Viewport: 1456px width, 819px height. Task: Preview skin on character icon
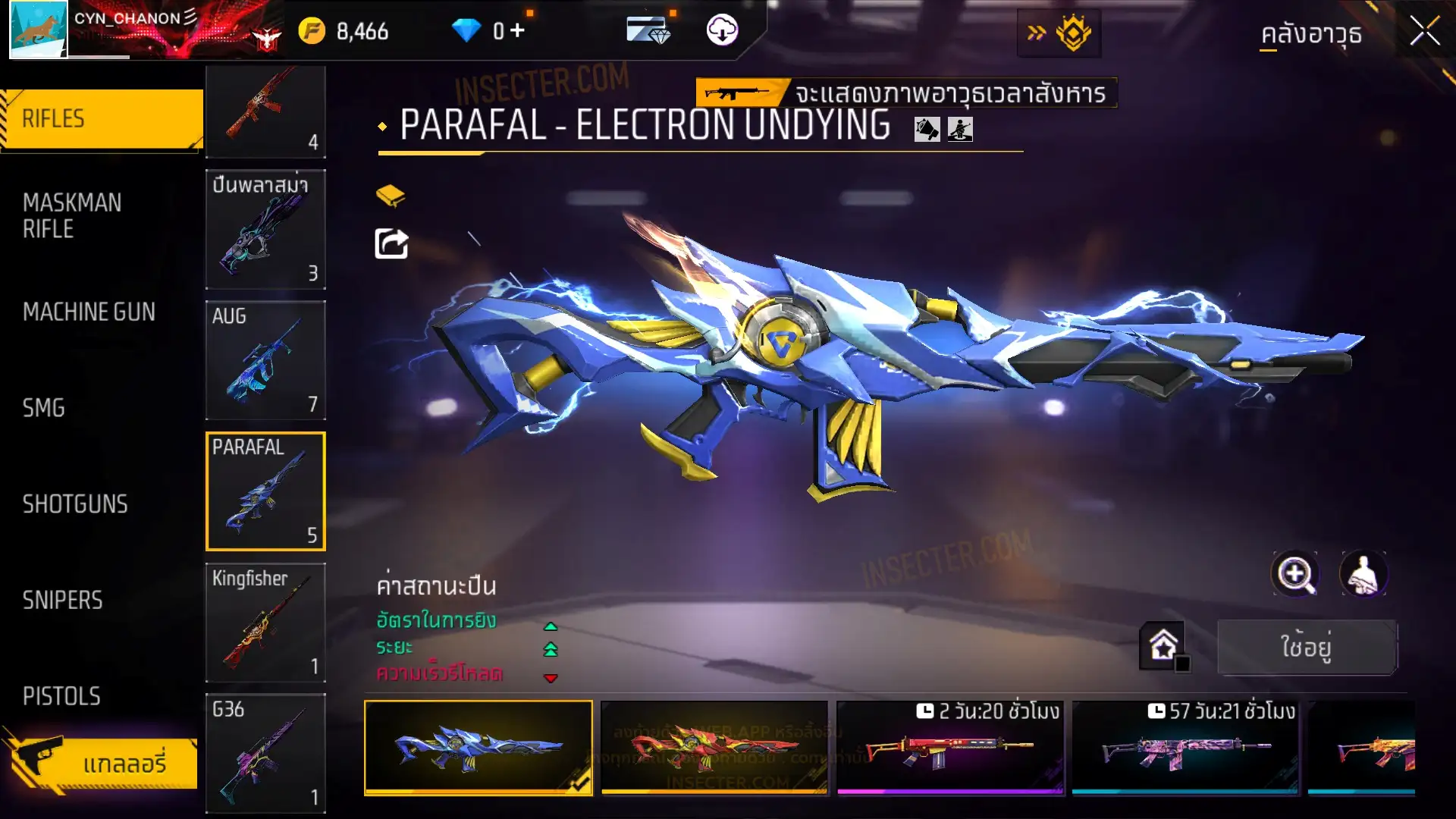[x=1363, y=574]
